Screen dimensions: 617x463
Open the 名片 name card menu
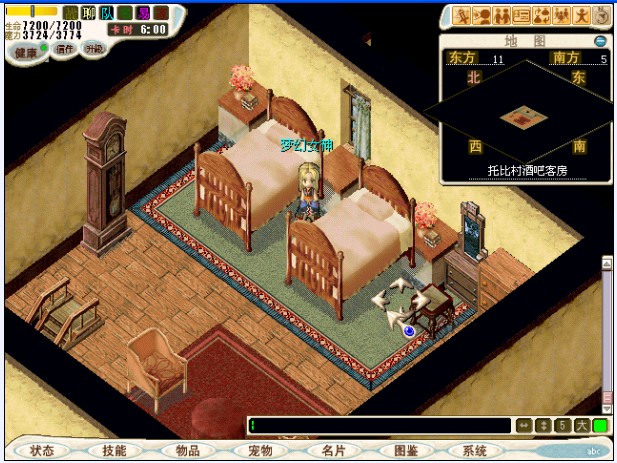pyautogui.click(x=333, y=451)
